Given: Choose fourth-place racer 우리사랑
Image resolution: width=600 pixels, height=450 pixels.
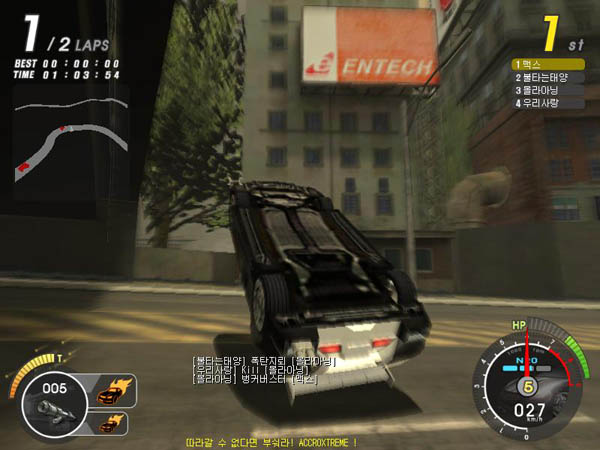Looking at the screenshot, I should pos(549,102).
